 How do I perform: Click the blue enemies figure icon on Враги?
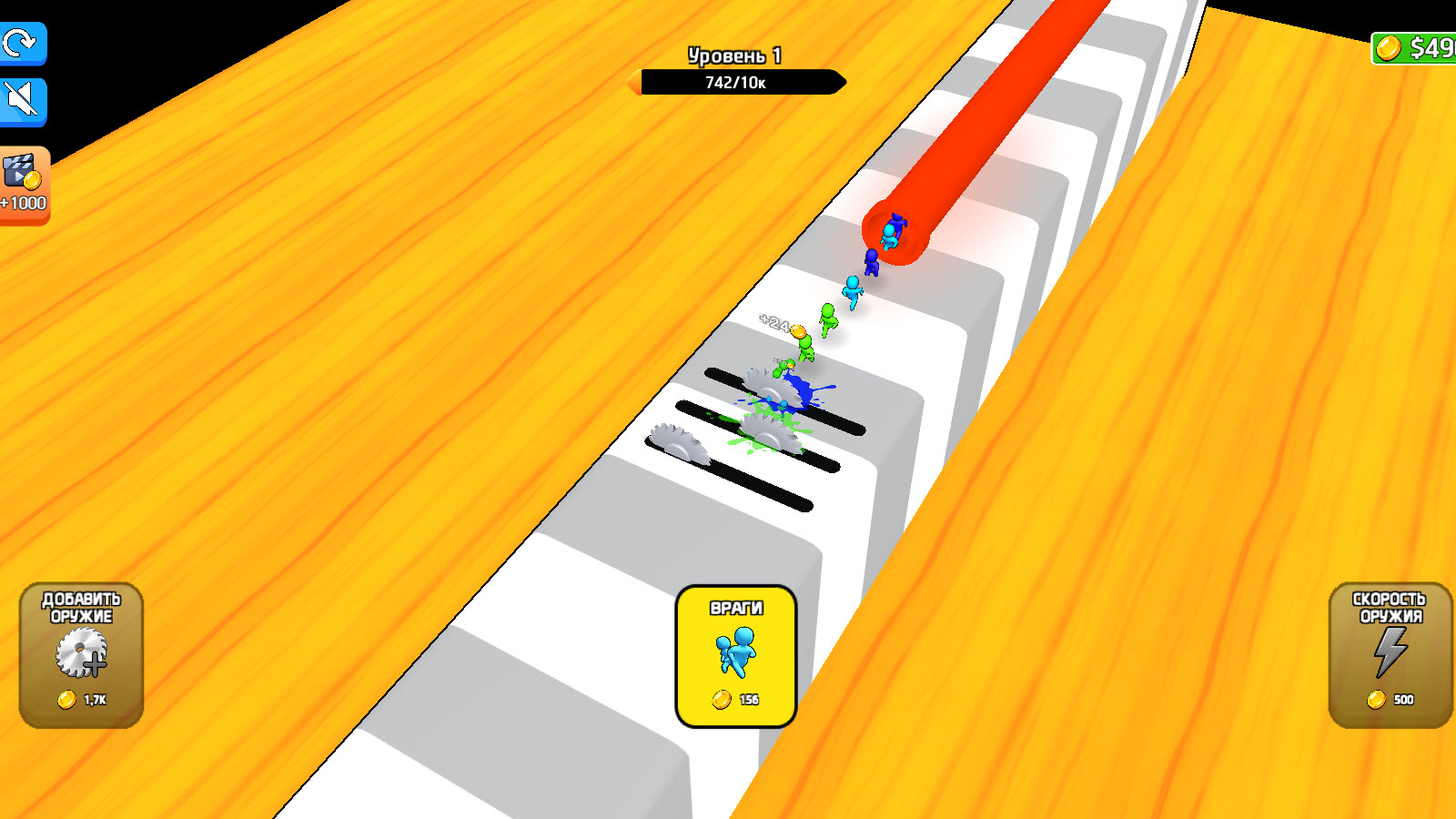pyautogui.click(x=735, y=653)
